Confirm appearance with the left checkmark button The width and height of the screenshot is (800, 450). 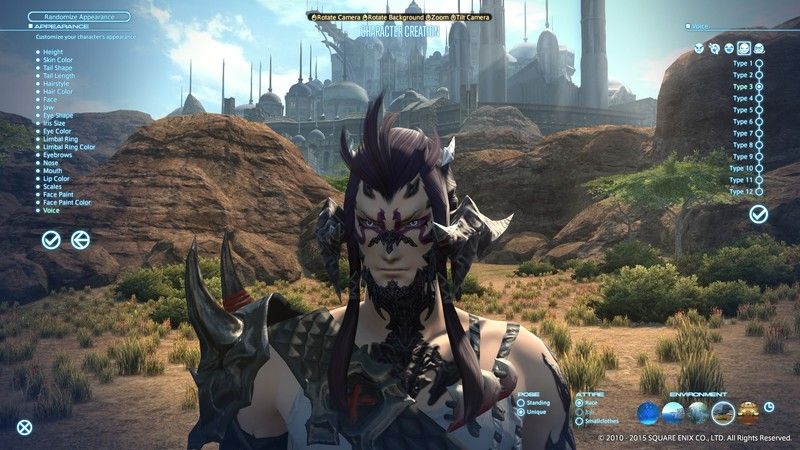[51, 239]
